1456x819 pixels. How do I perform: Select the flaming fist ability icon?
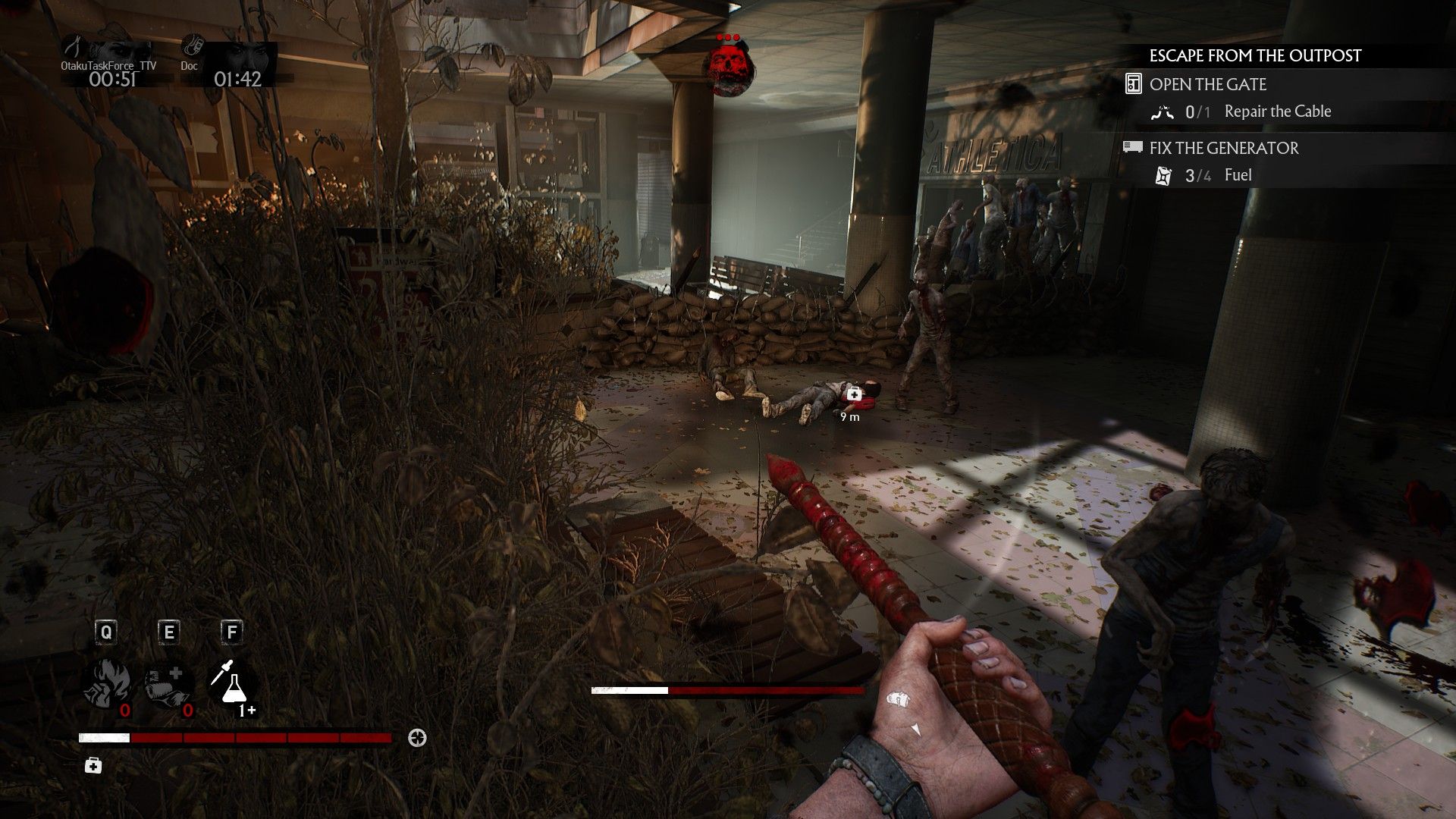105,682
